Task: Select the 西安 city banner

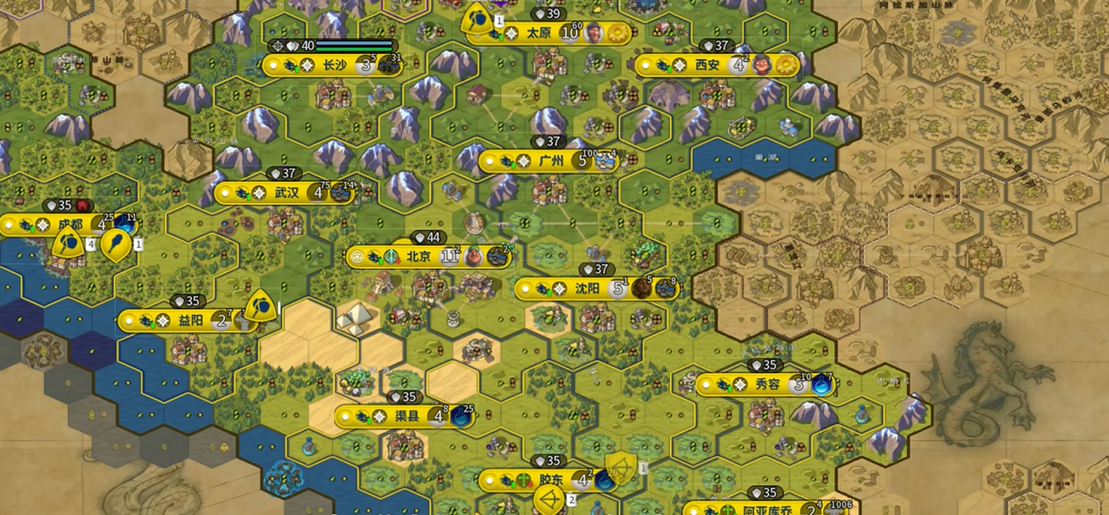Action: click(707, 65)
